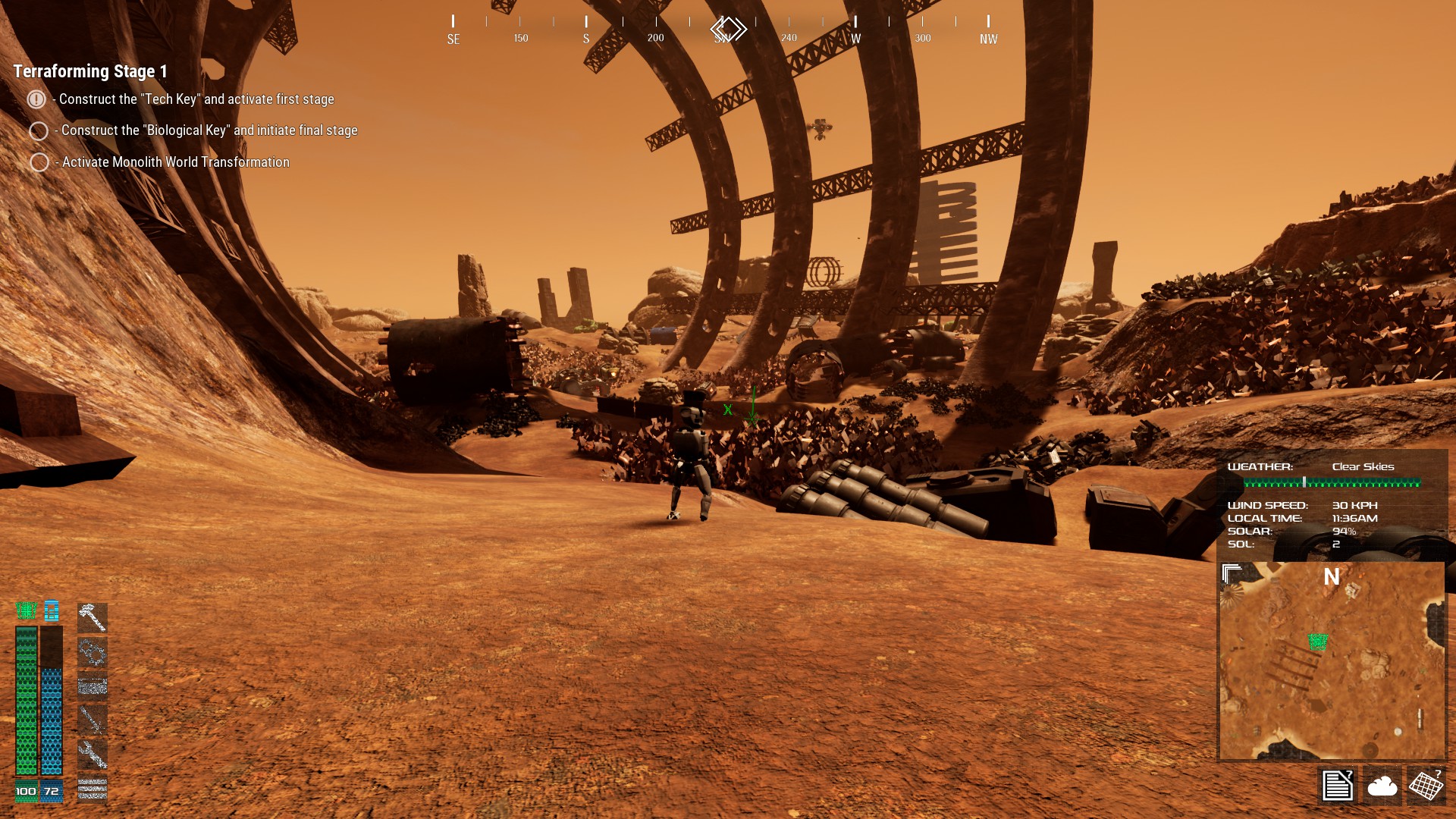Expand minimap using its corner bracket icon
This screenshot has width=1456, height=819.
(1232, 573)
